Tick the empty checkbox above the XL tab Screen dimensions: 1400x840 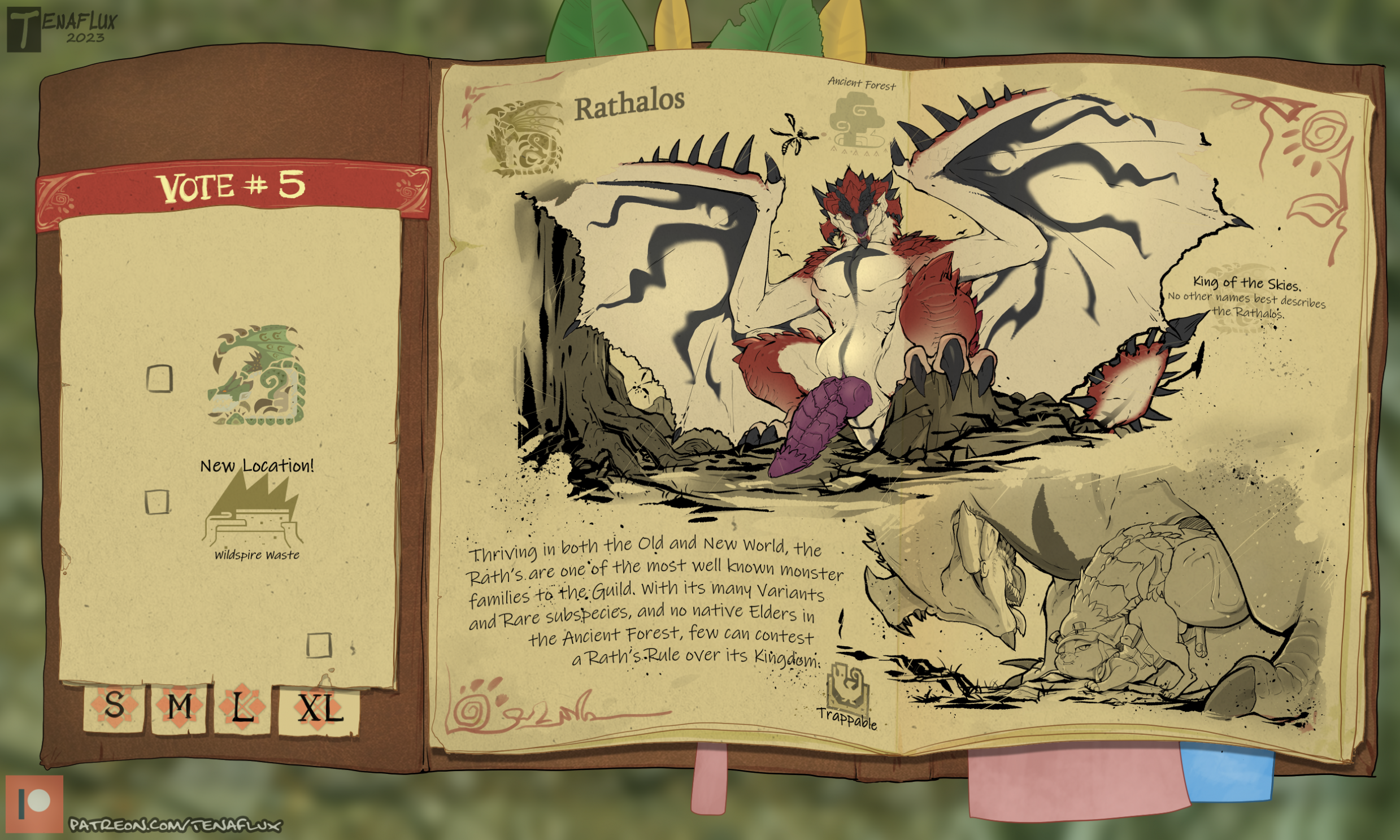318,645
